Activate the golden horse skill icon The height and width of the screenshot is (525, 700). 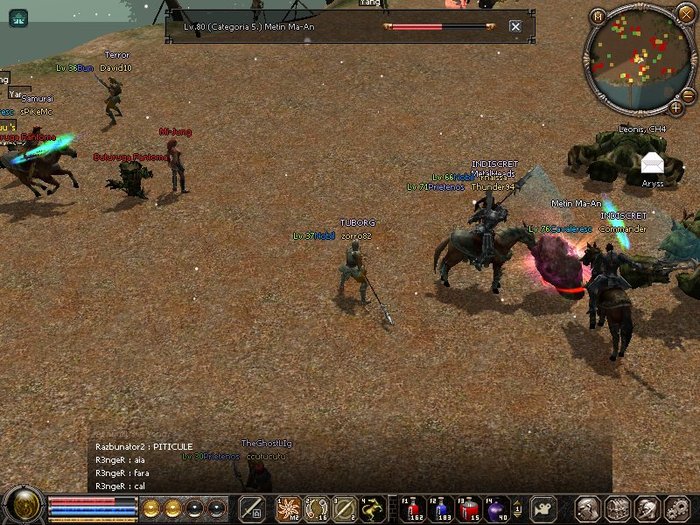(372, 509)
